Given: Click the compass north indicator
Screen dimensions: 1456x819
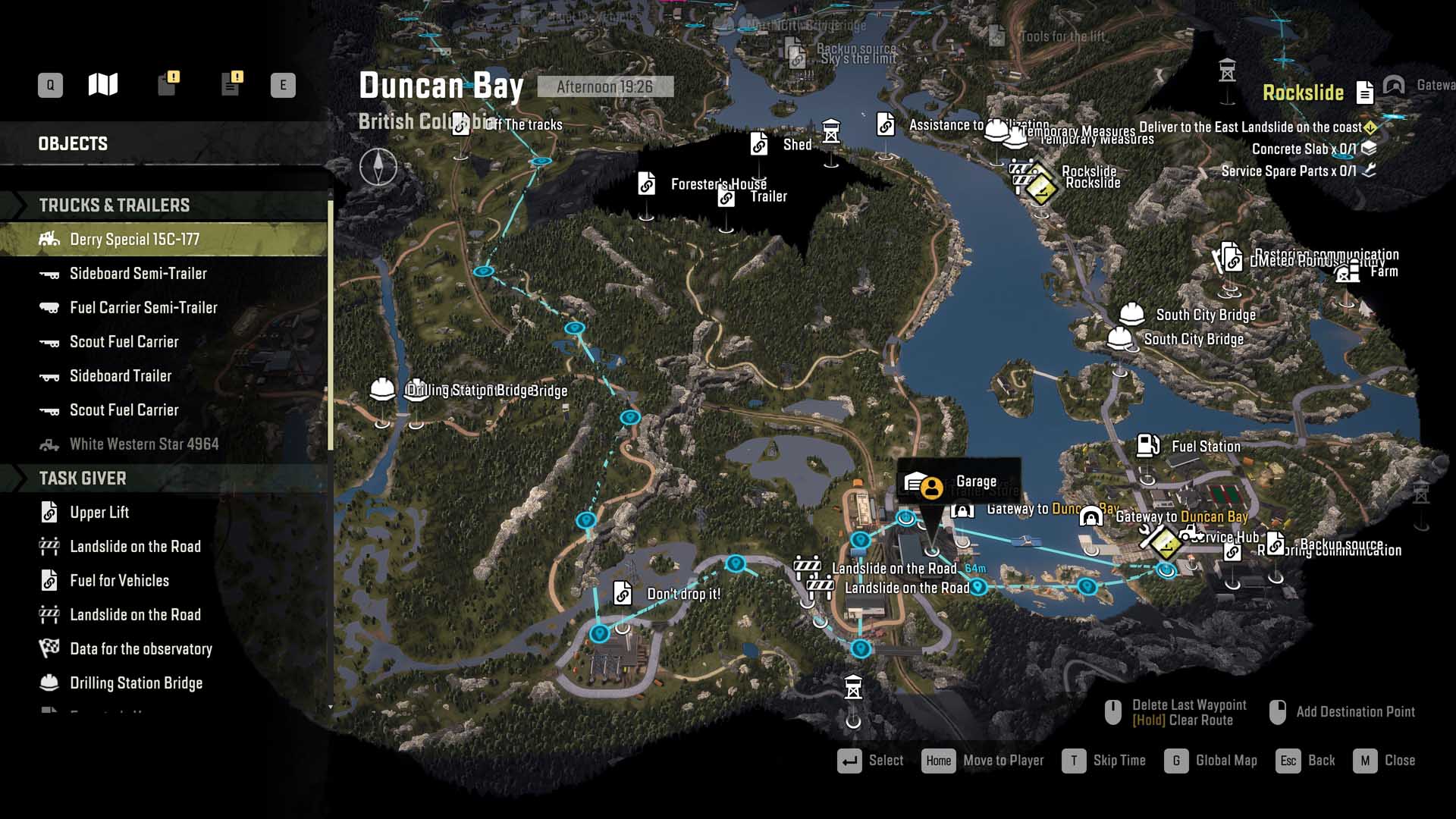Looking at the screenshot, I should pyautogui.click(x=378, y=167).
